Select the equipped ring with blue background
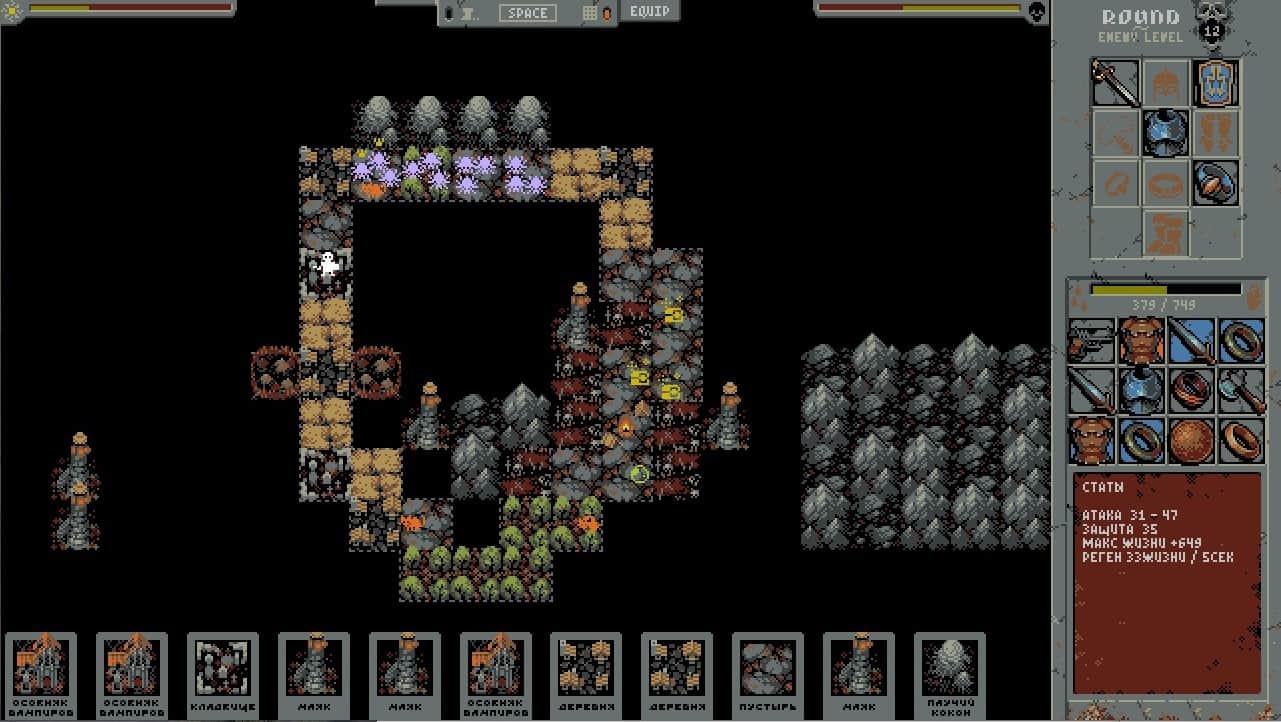1281x722 pixels. (1216, 183)
